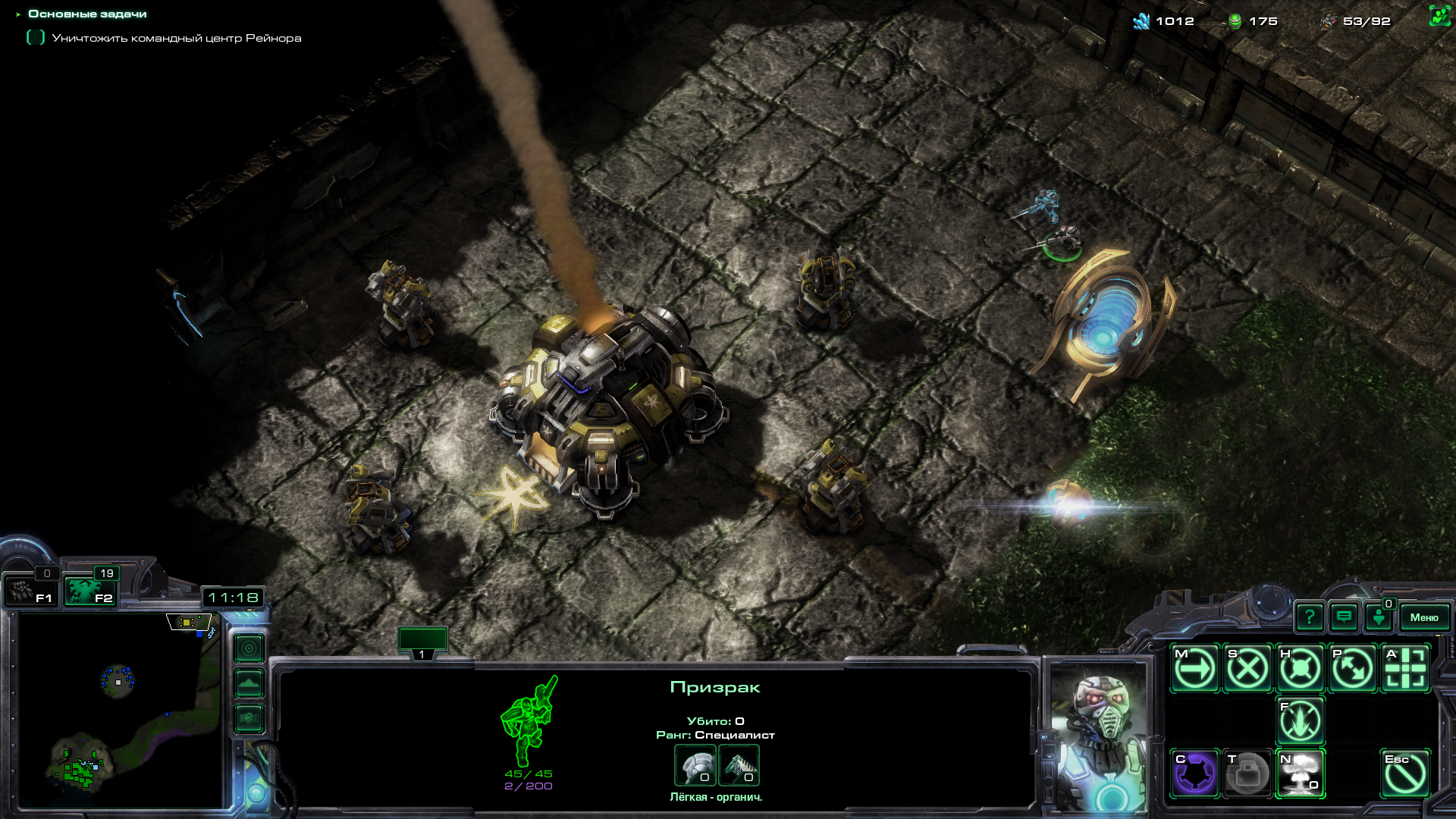
Task: Activate the Stop command icon
Action: click(1247, 669)
